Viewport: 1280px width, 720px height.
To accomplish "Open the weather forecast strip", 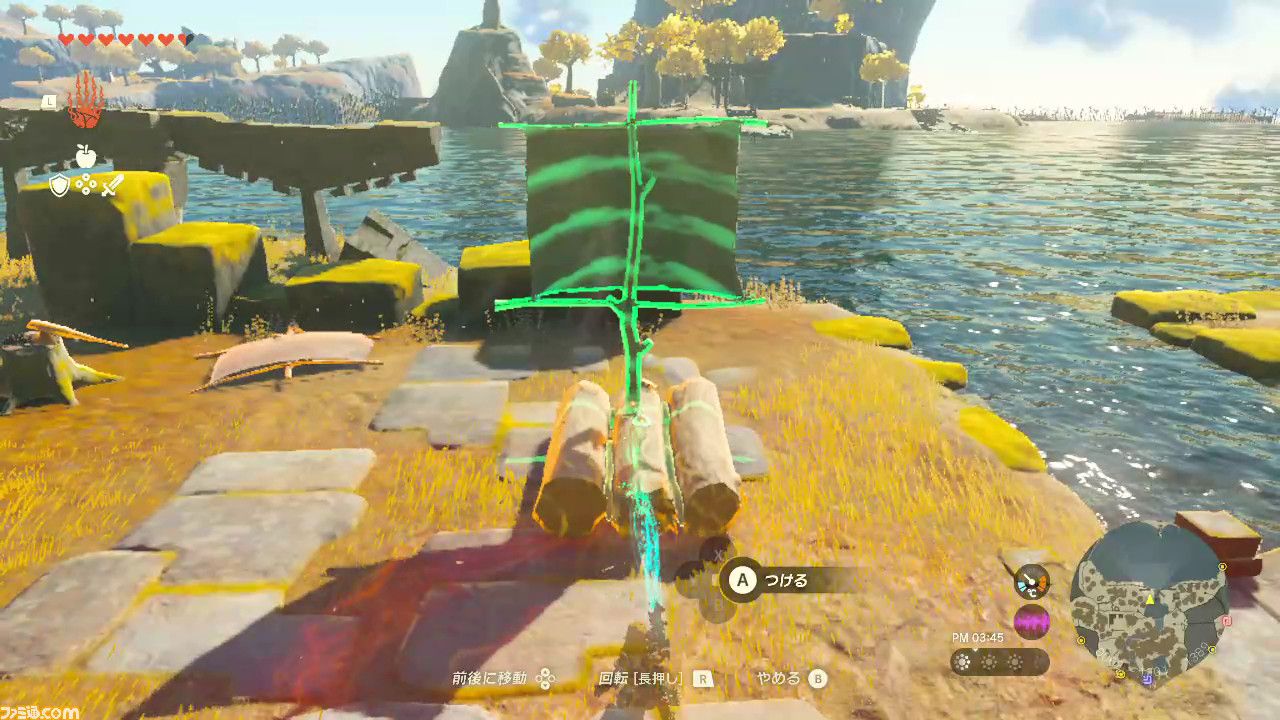I will (999, 661).
